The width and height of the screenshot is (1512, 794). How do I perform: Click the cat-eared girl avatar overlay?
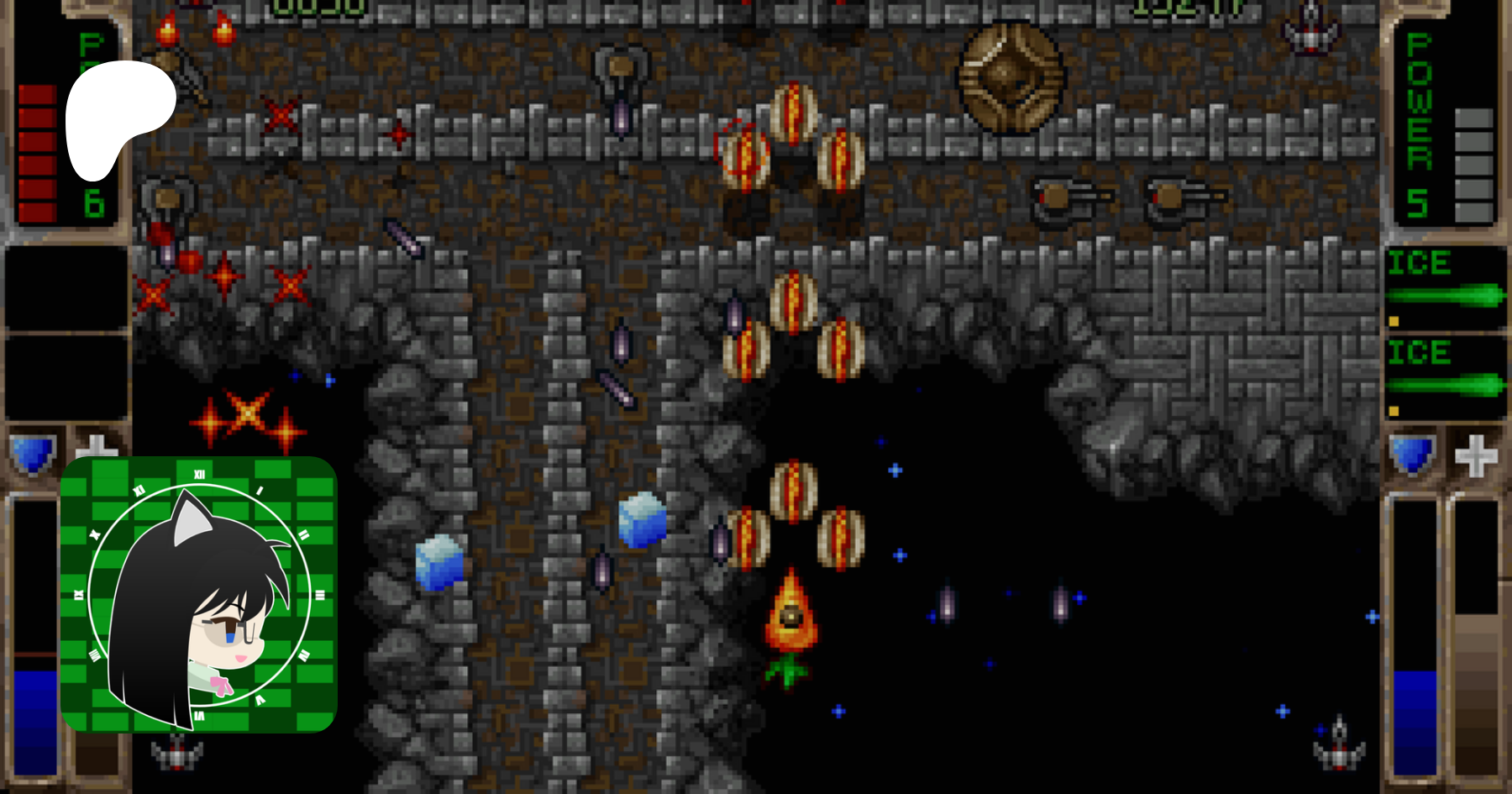pos(199,594)
